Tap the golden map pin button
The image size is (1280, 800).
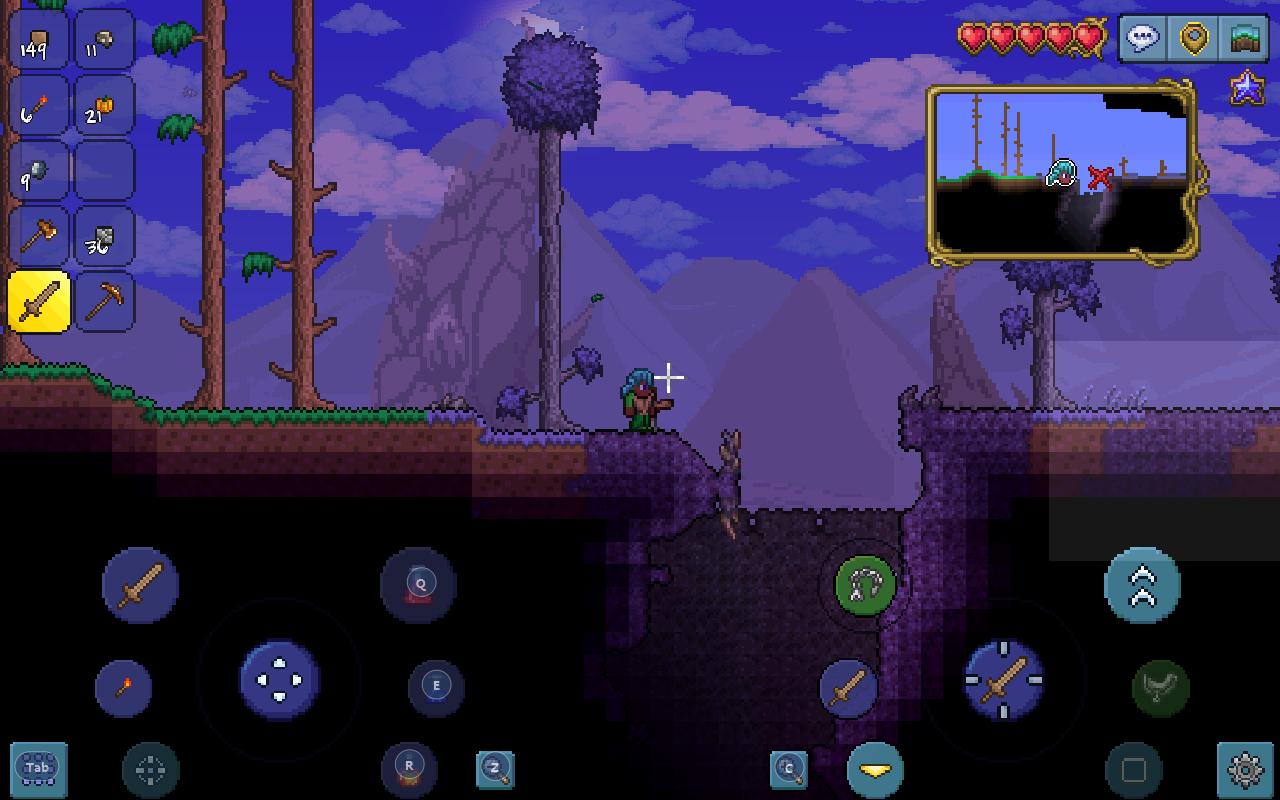(1195, 39)
